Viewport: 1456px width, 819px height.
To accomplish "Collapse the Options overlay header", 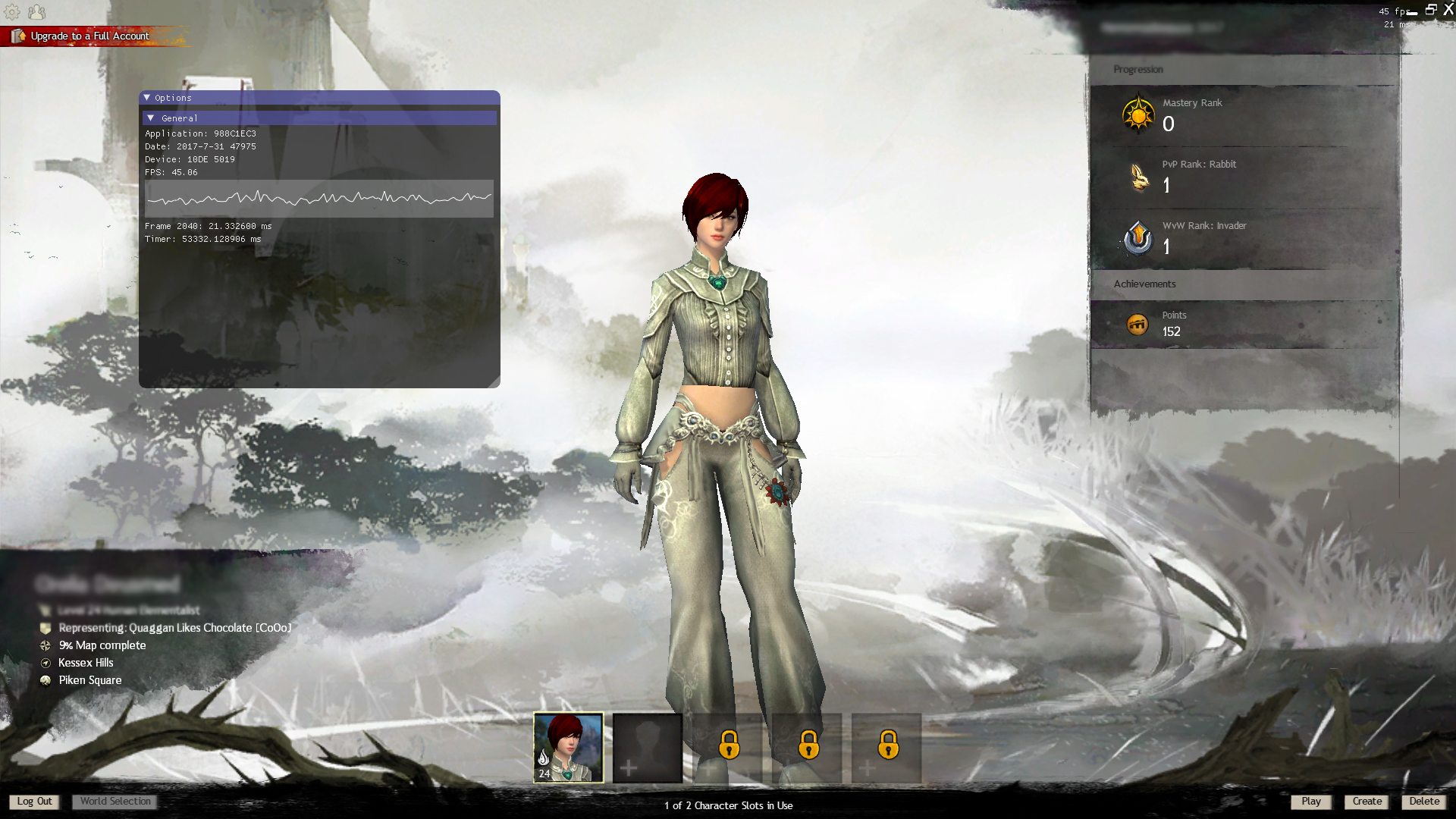I will coord(147,98).
